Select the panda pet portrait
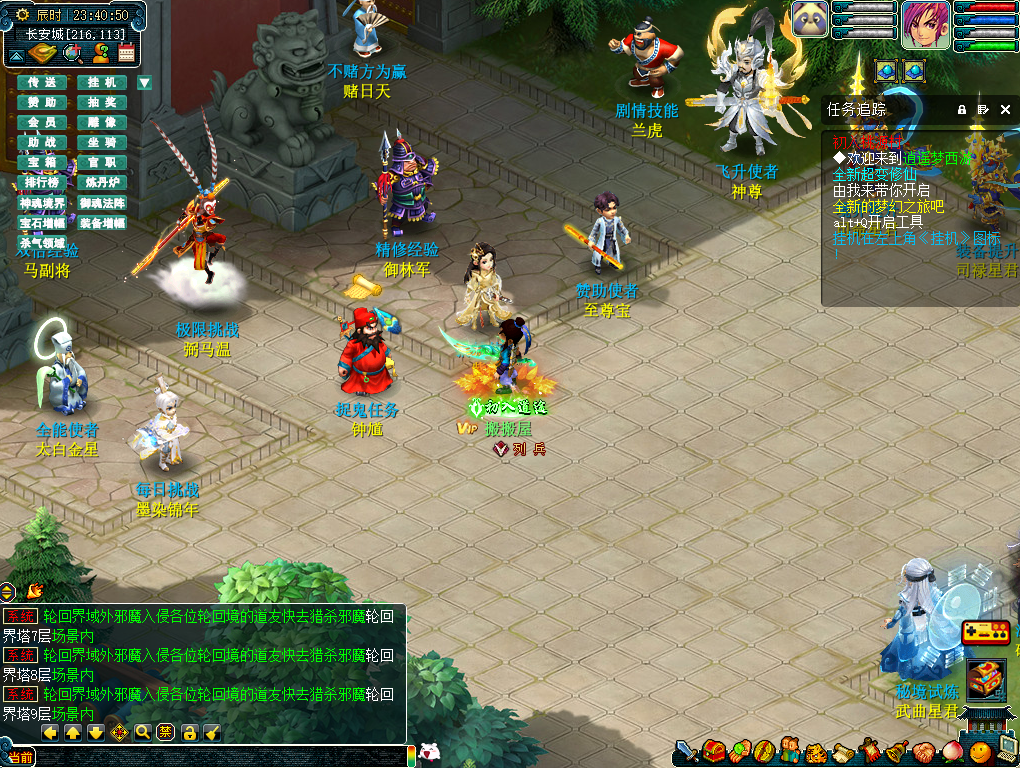Image resolution: width=1020 pixels, height=768 pixels. 811,20
